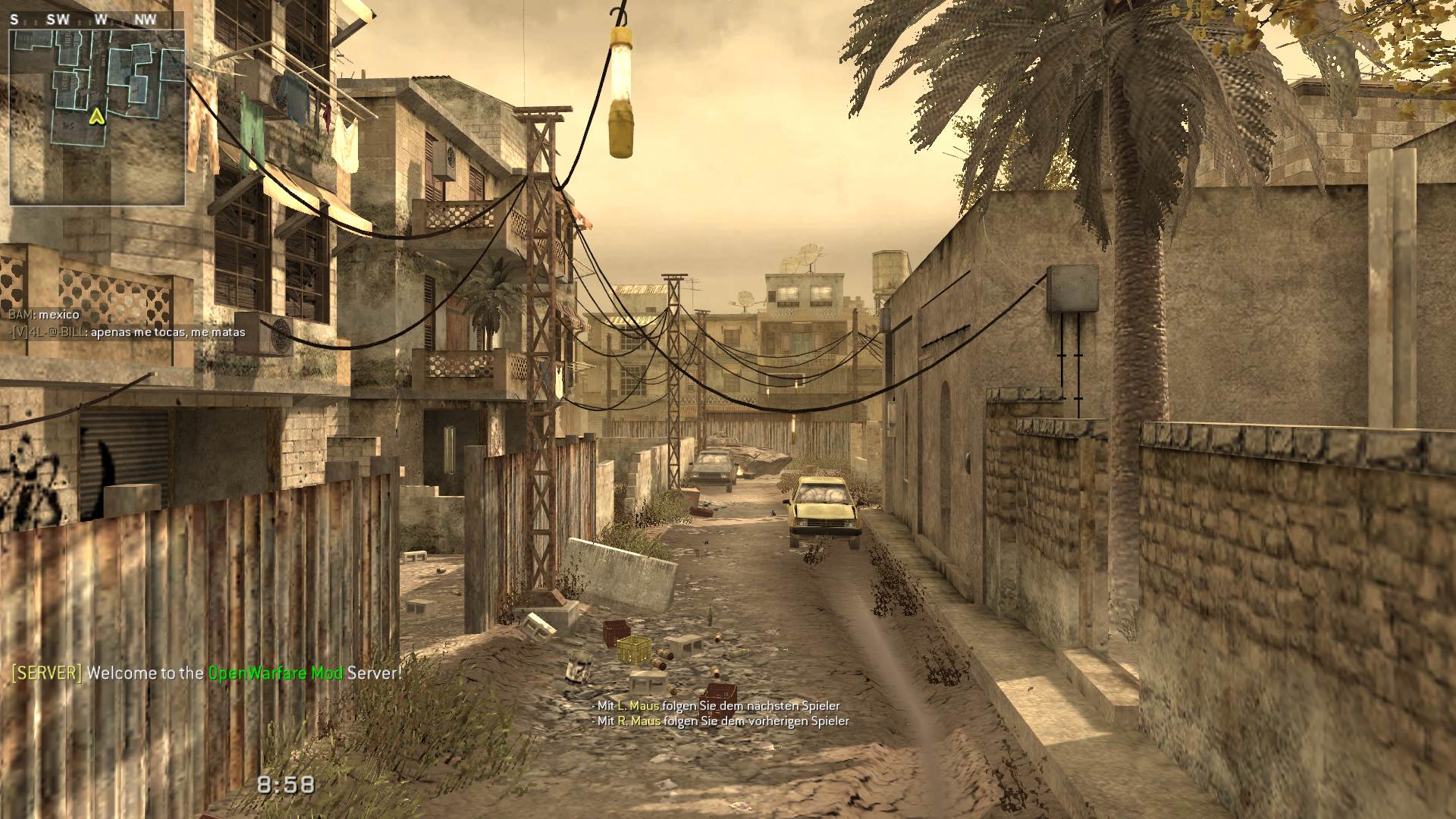Select the yellow player arrow on the minimap
Viewport: 1456px width, 819px height.
click(x=96, y=116)
